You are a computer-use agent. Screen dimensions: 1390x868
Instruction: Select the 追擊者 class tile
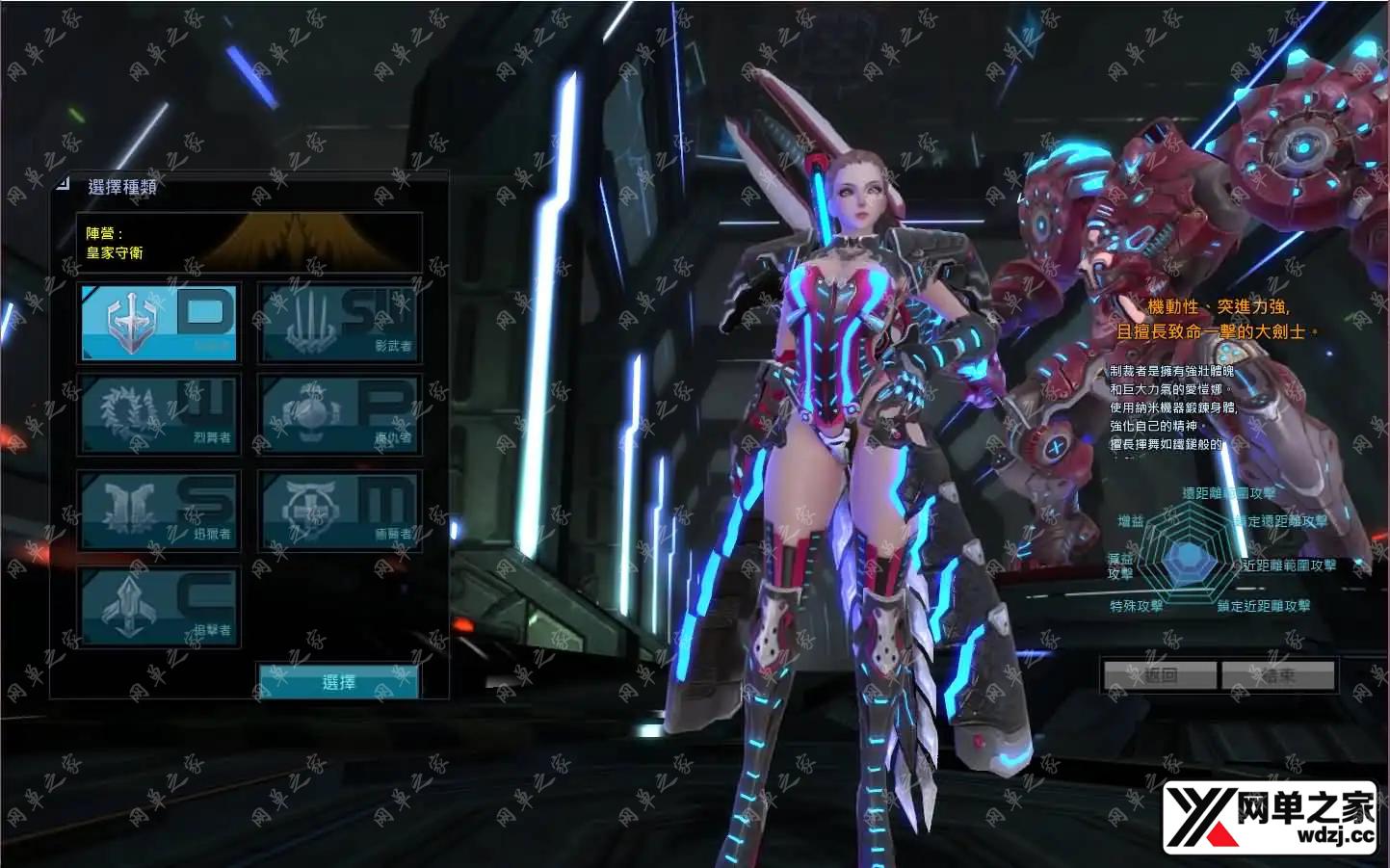[x=159, y=607]
